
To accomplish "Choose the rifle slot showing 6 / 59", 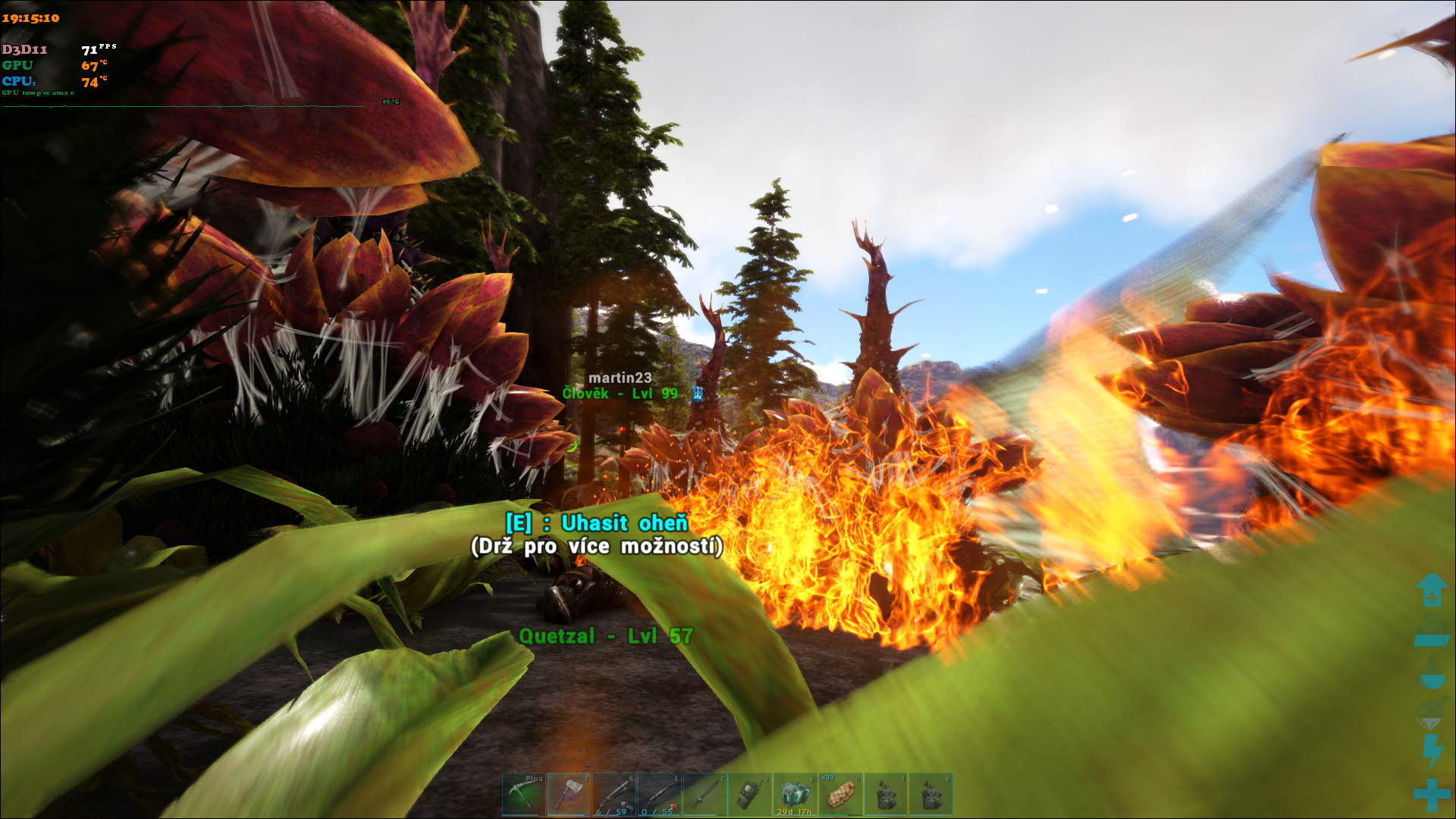I will point(613,794).
